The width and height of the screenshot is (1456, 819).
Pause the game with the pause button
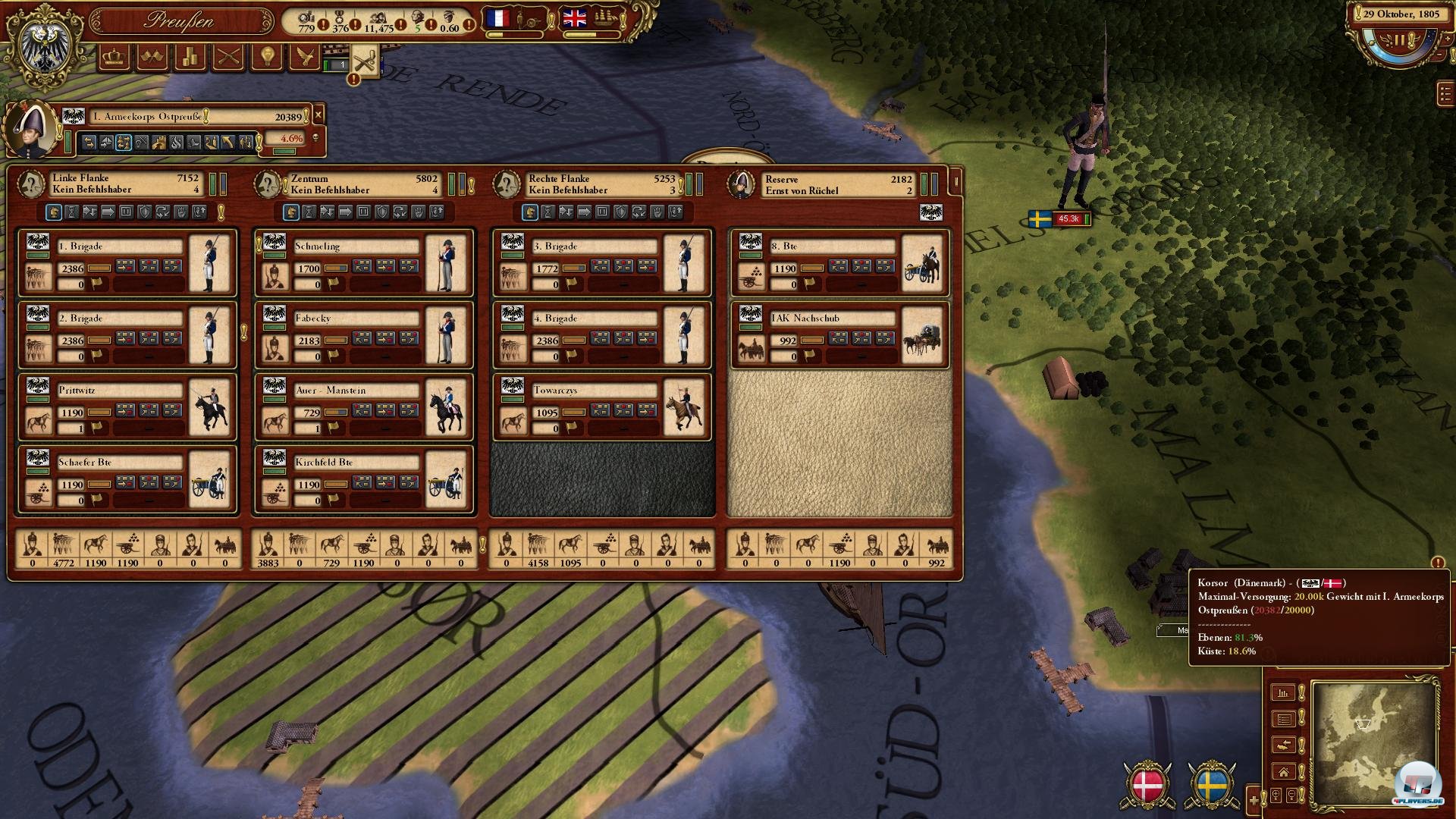click(1398, 39)
